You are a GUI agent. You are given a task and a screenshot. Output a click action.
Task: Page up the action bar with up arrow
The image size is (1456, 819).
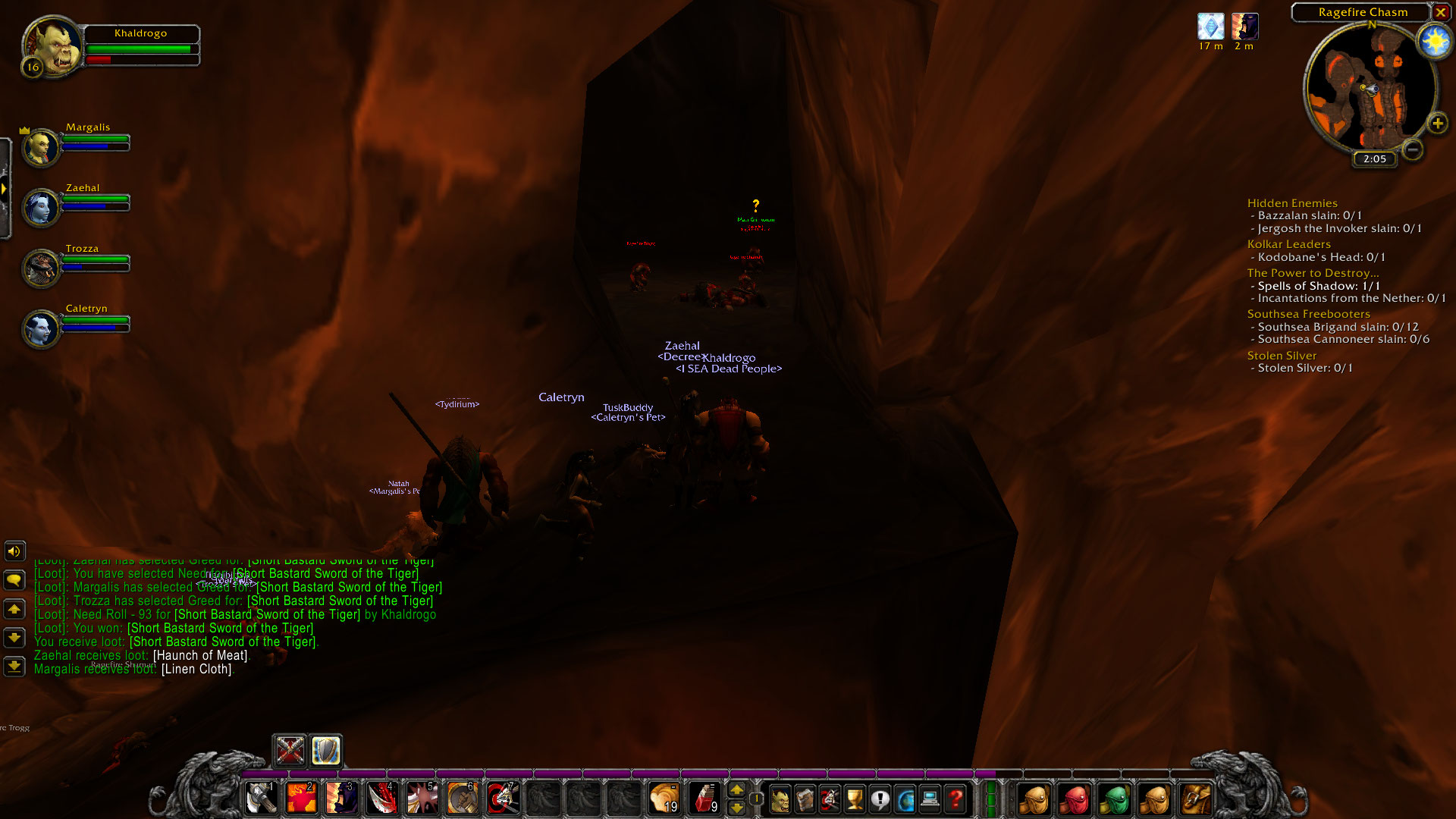(x=737, y=791)
